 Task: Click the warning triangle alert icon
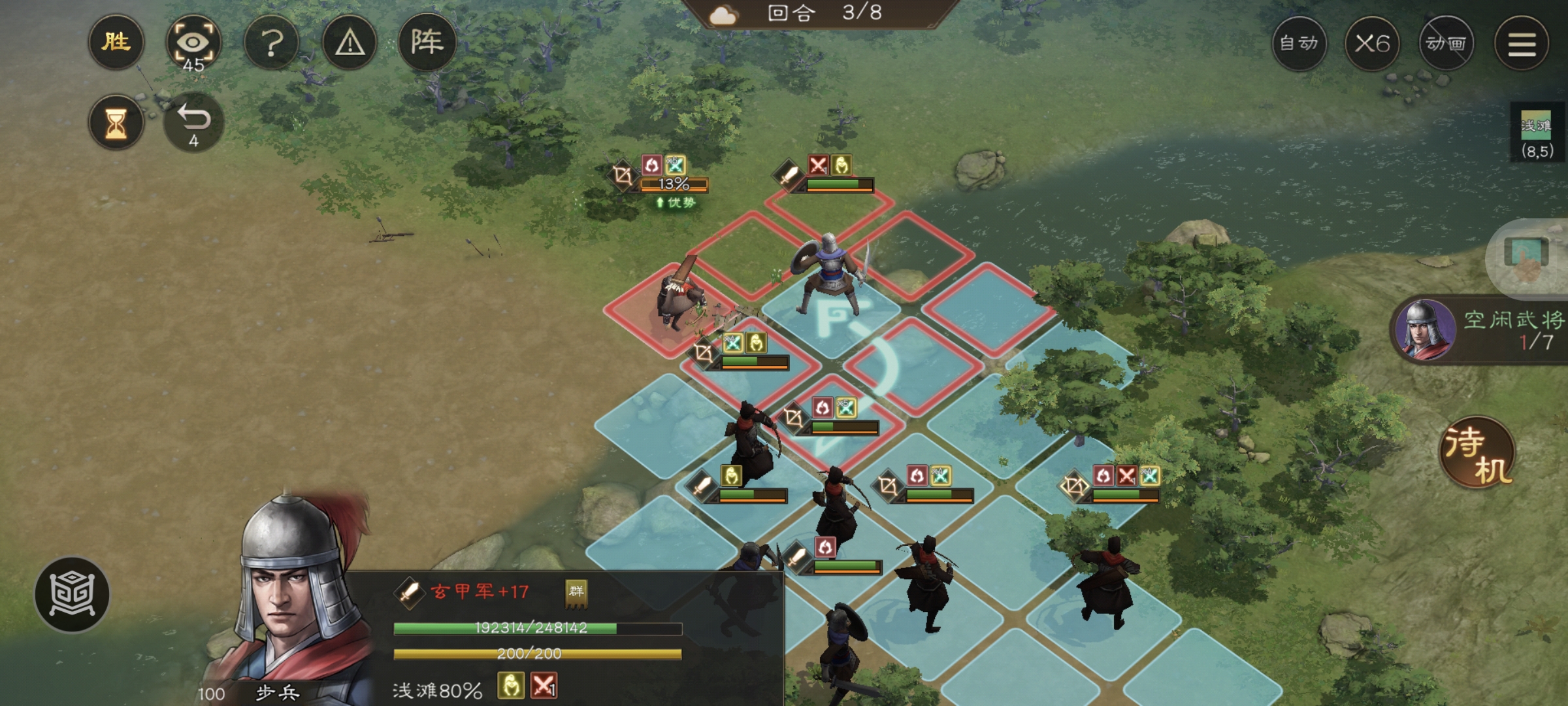tap(350, 42)
